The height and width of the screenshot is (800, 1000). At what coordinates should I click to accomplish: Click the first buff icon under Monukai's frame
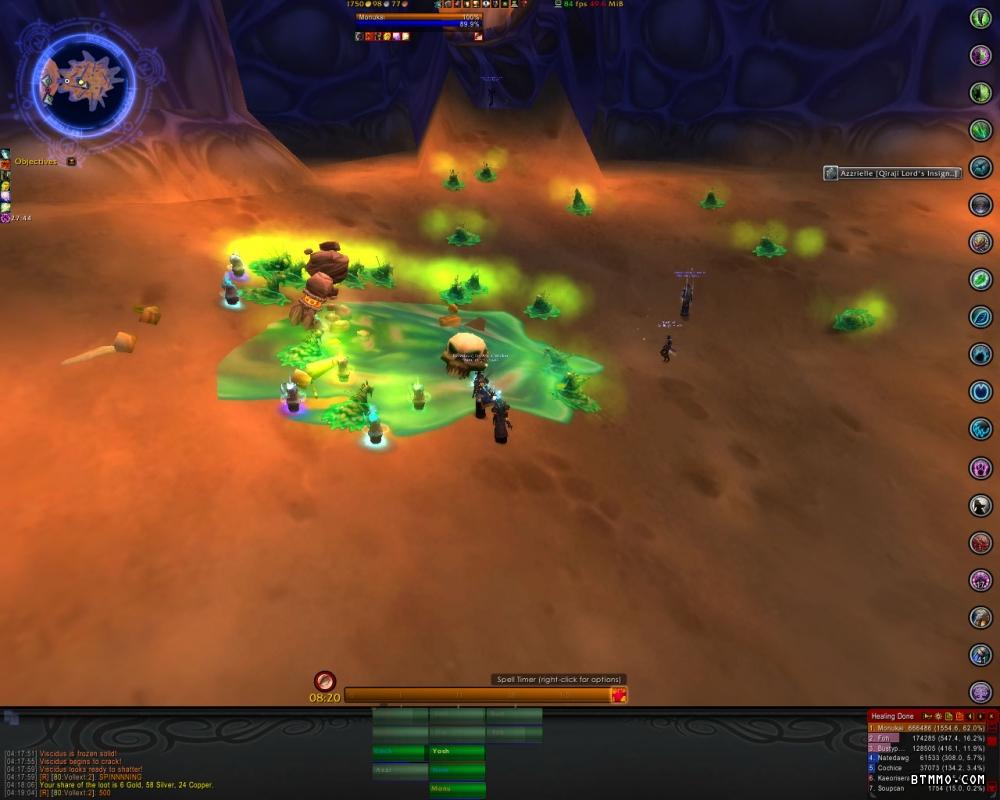(x=359, y=36)
